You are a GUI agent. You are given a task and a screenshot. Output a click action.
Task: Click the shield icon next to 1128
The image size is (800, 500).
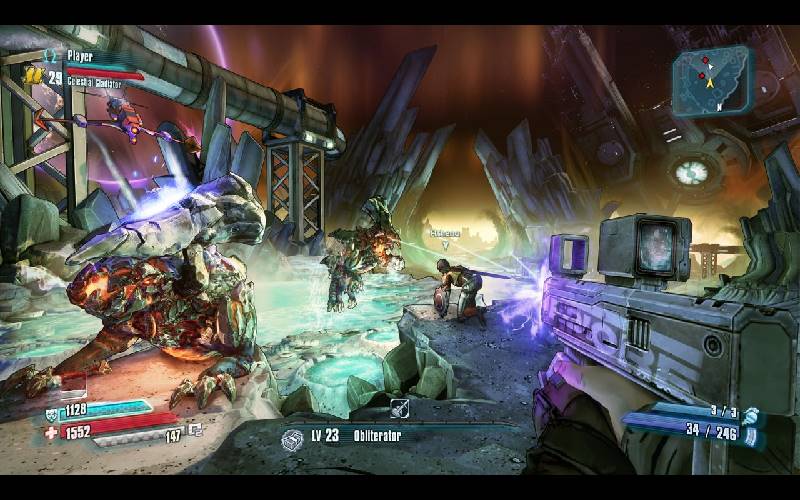tap(53, 411)
